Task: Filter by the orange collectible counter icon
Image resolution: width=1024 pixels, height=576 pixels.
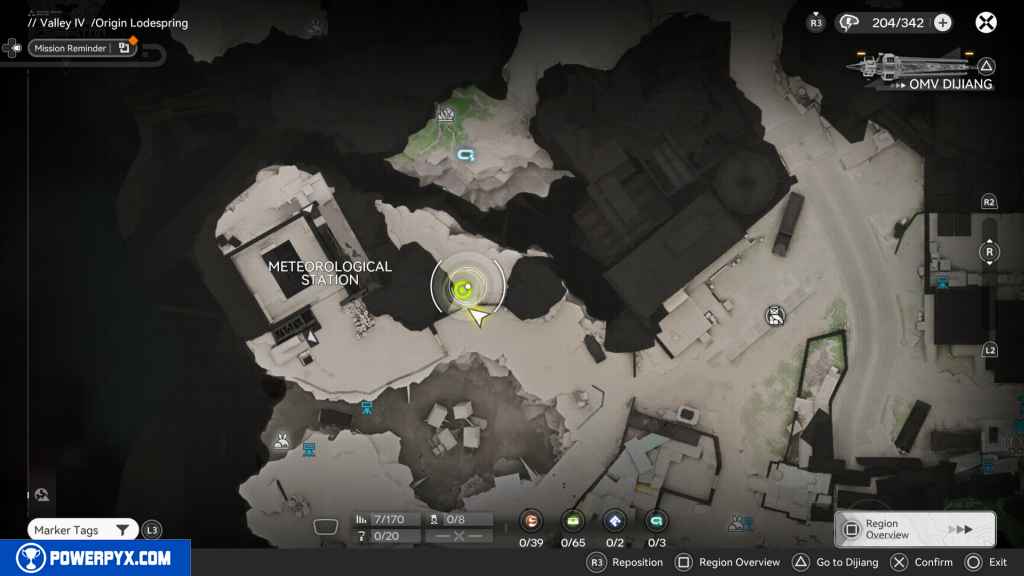Action: coord(531,520)
